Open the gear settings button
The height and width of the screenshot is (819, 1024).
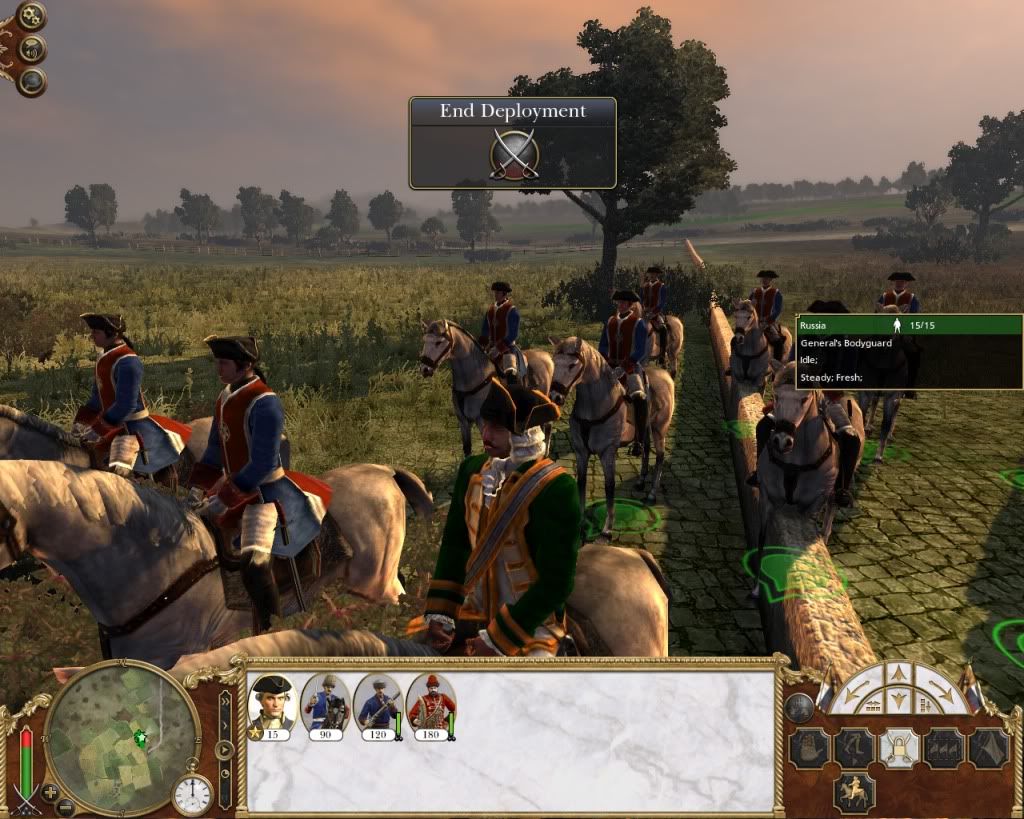point(31,15)
